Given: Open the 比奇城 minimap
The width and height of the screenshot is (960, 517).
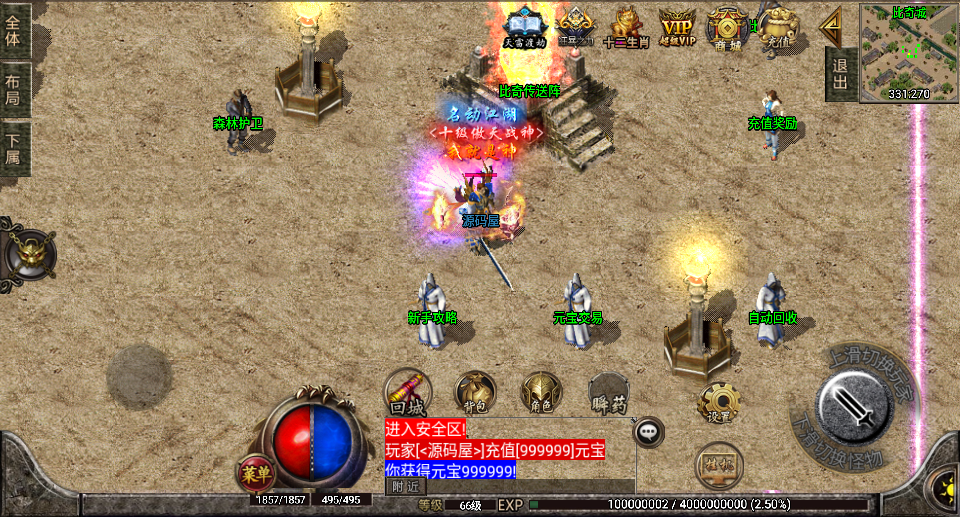Looking at the screenshot, I should point(909,52).
